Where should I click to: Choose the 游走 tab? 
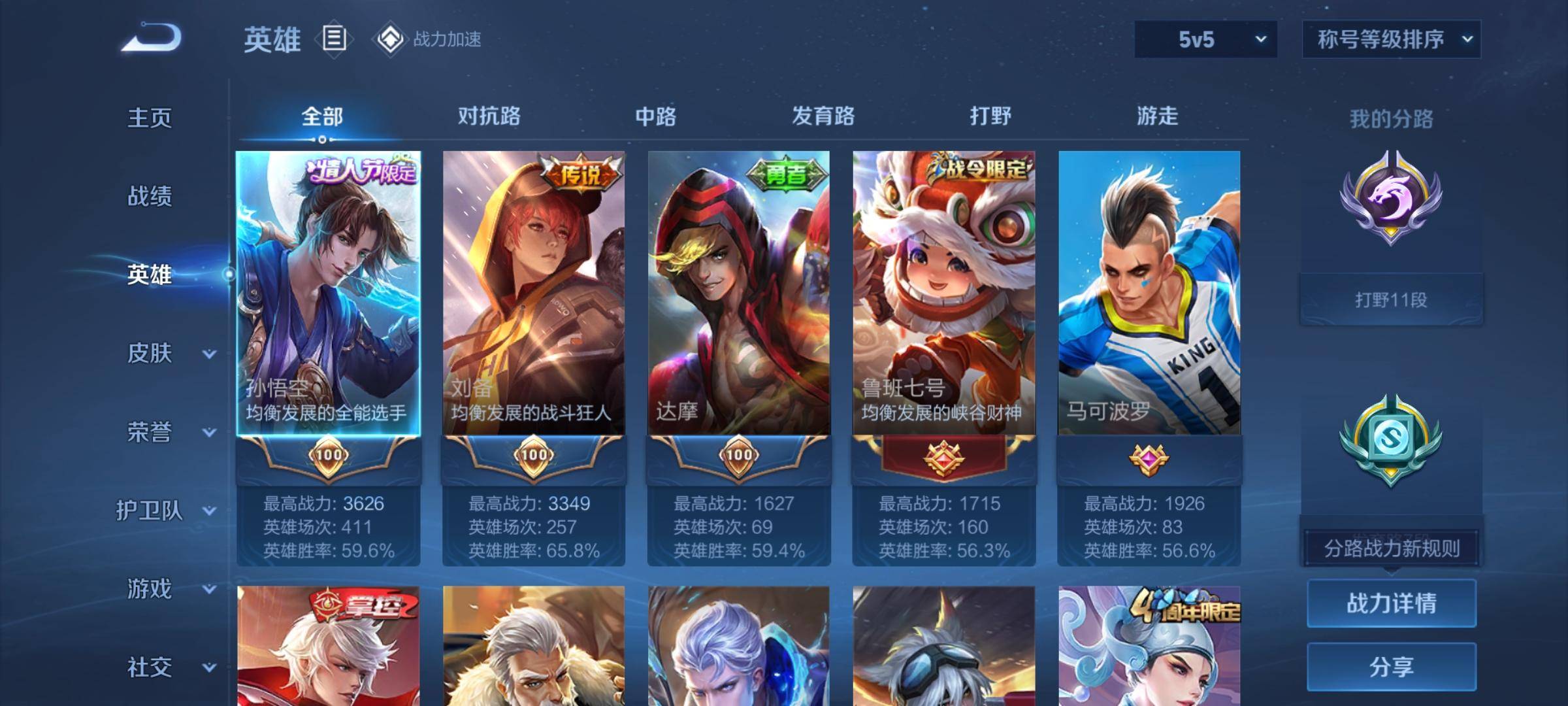(1157, 116)
